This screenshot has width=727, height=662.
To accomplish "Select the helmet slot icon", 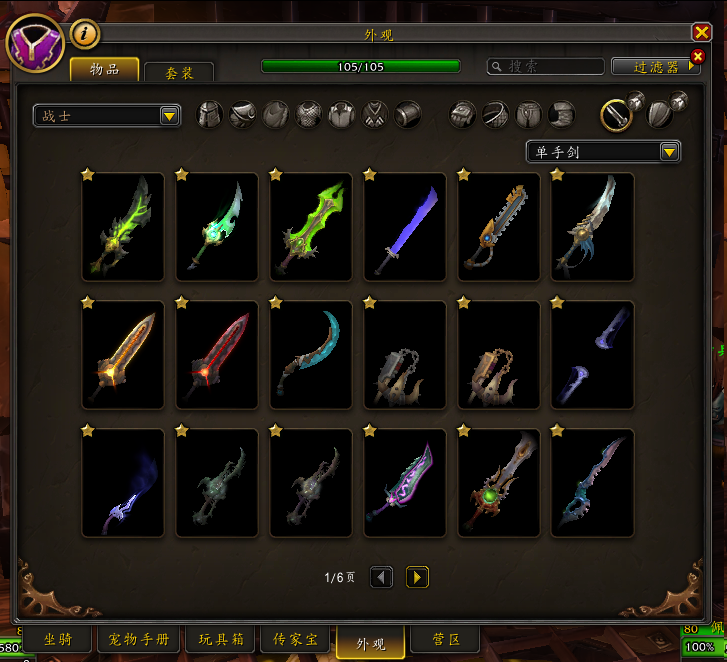I will tap(210, 114).
